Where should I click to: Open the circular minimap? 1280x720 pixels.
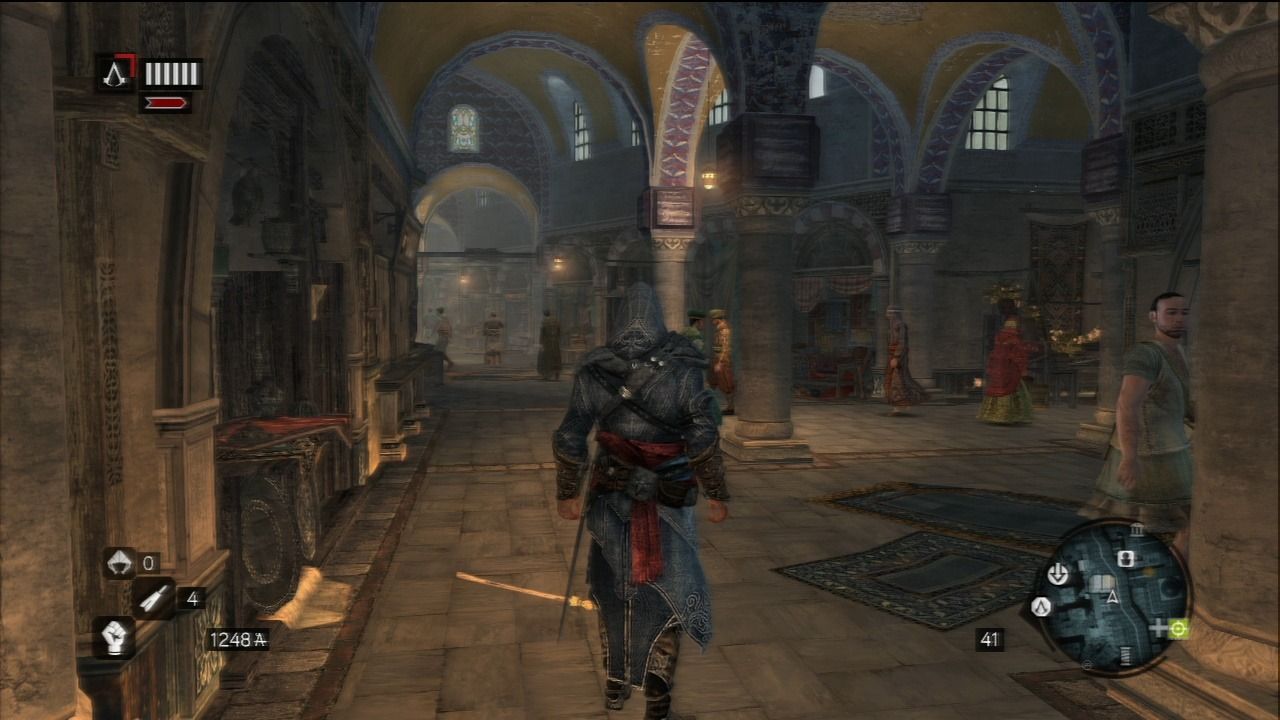(x=1111, y=596)
